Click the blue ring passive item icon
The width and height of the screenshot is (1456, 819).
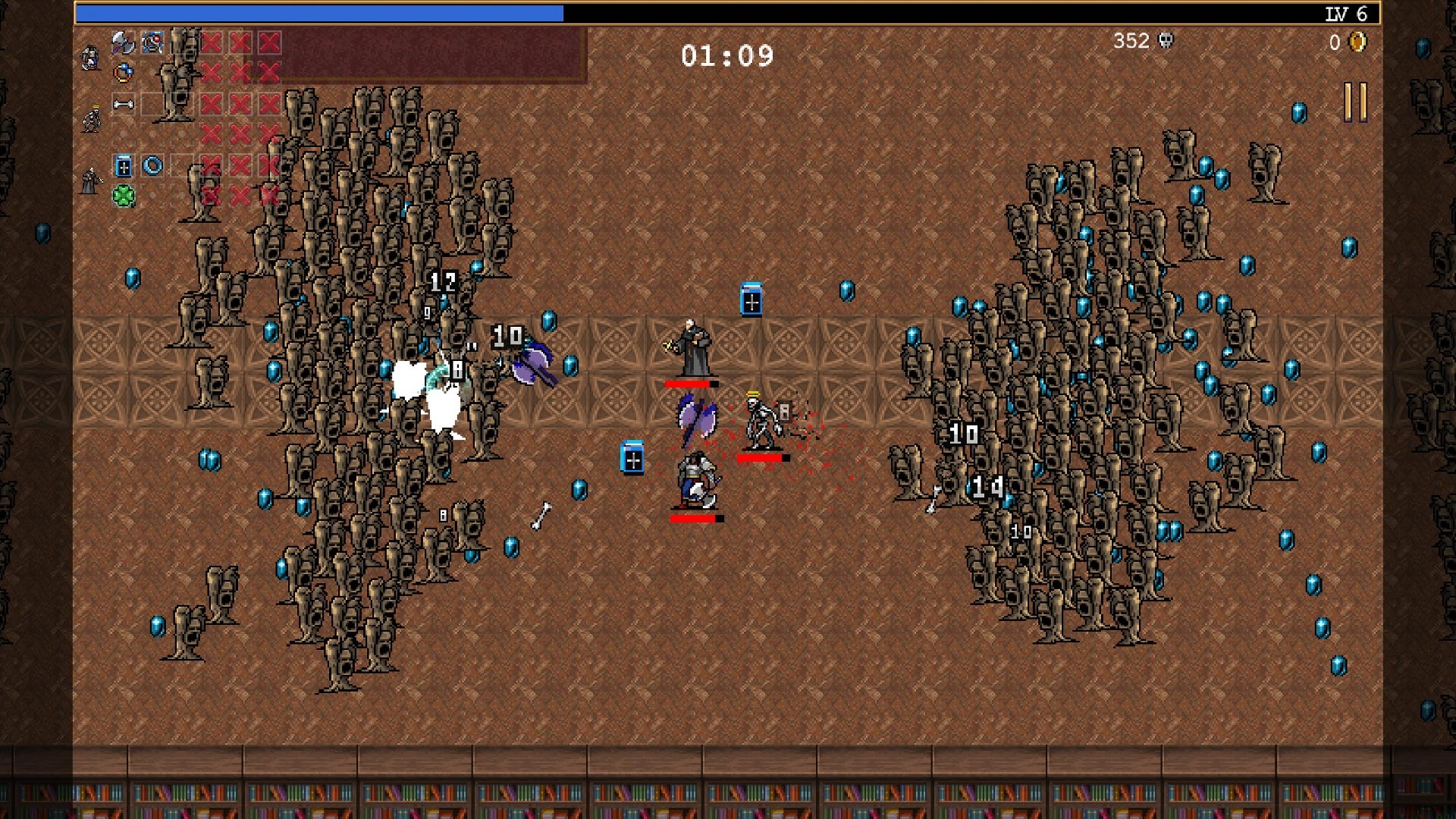coord(151,165)
